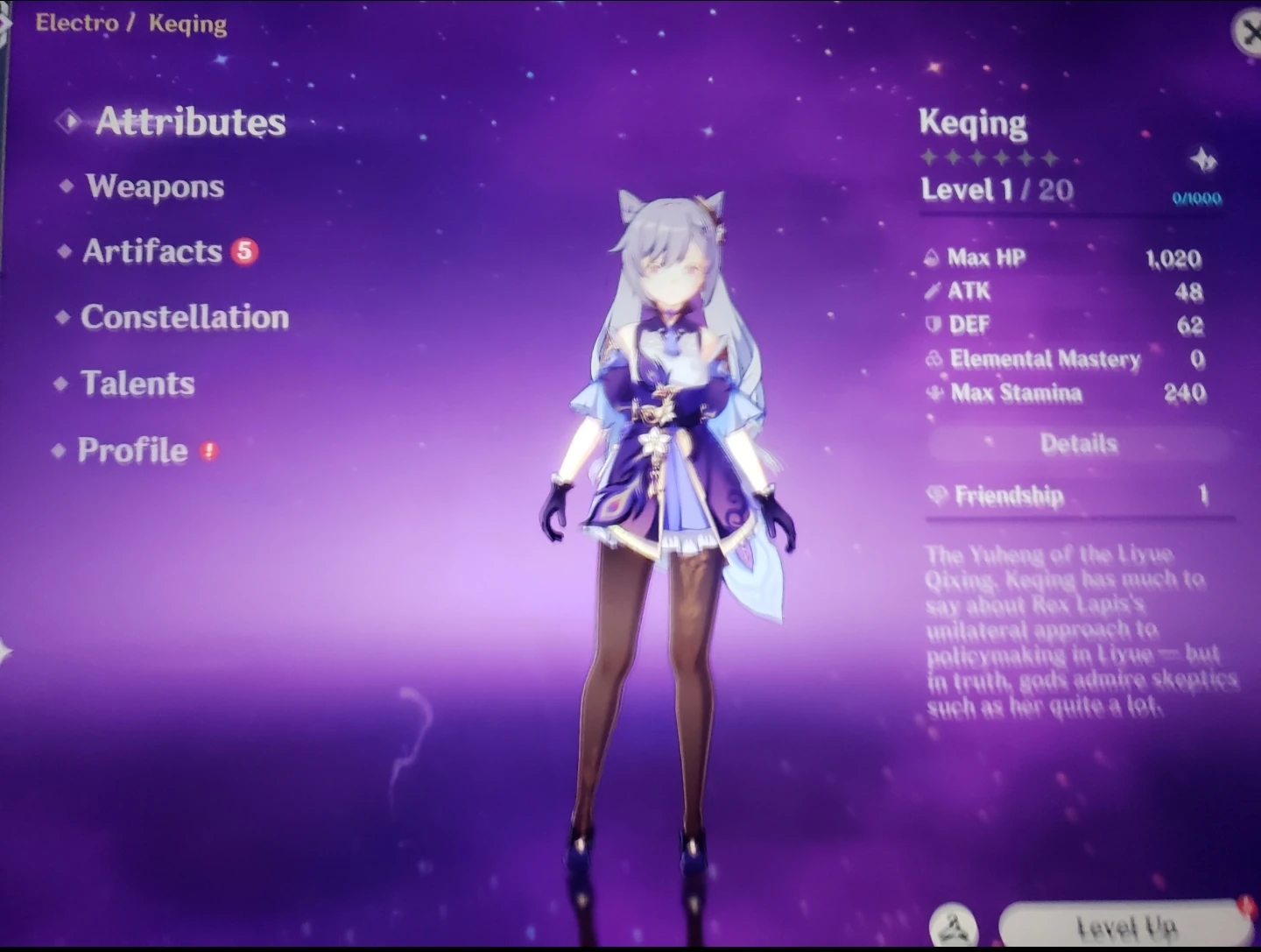The width and height of the screenshot is (1261, 952).
Task: Click the red notification badge on Profile
Action: click(x=208, y=448)
